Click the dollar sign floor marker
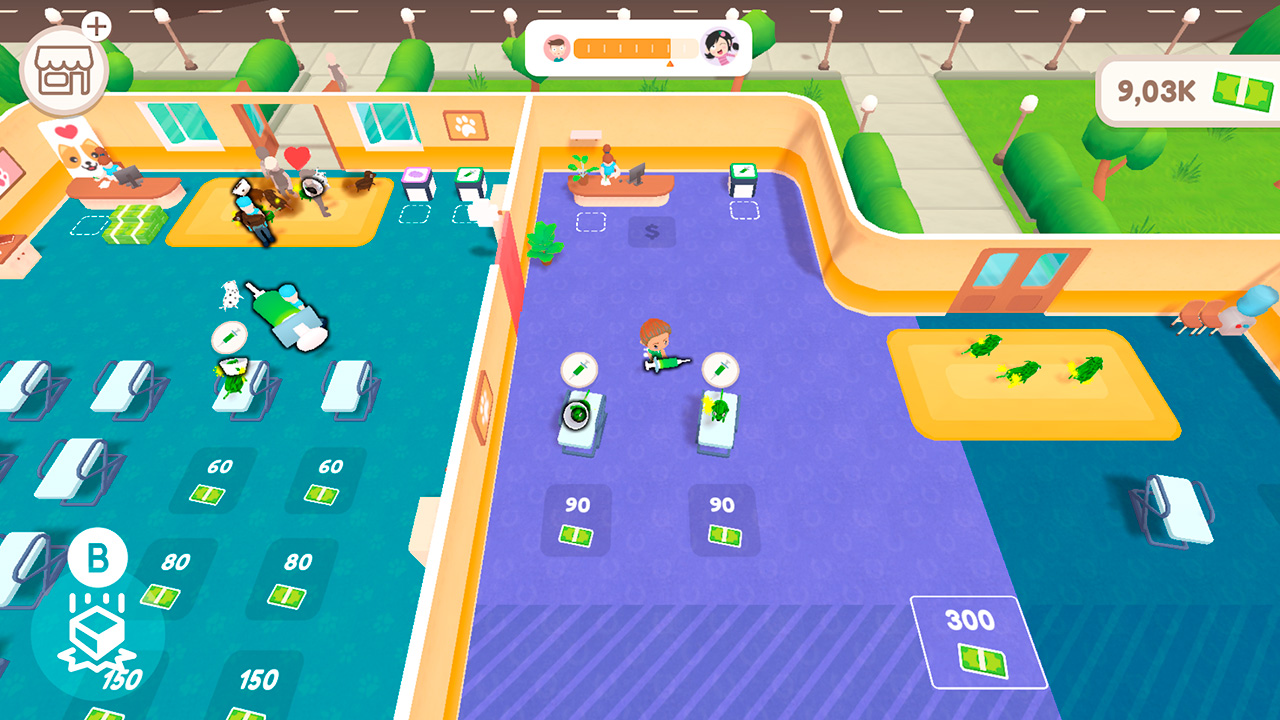The width and height of the screenshot is (1280, 720). [x=652, y=233]
